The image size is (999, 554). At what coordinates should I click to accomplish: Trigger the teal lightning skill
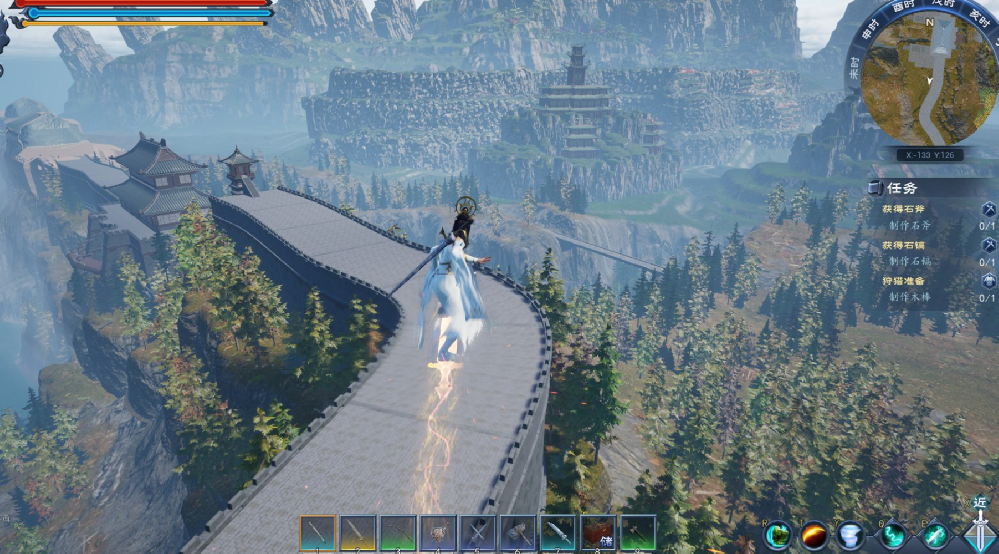pyautogui.click(x=893, y=536)
